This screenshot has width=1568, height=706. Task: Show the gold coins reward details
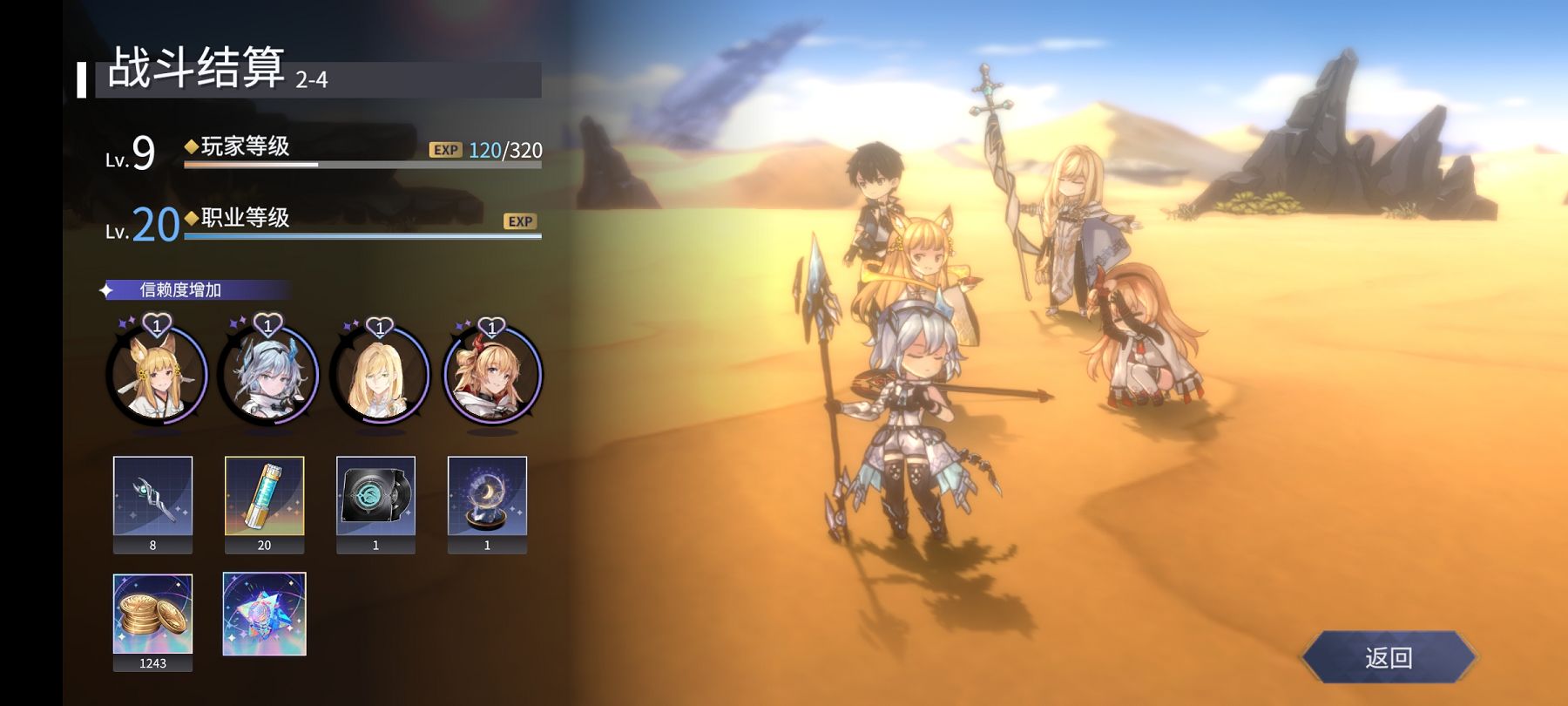click(x=152, y=614)
